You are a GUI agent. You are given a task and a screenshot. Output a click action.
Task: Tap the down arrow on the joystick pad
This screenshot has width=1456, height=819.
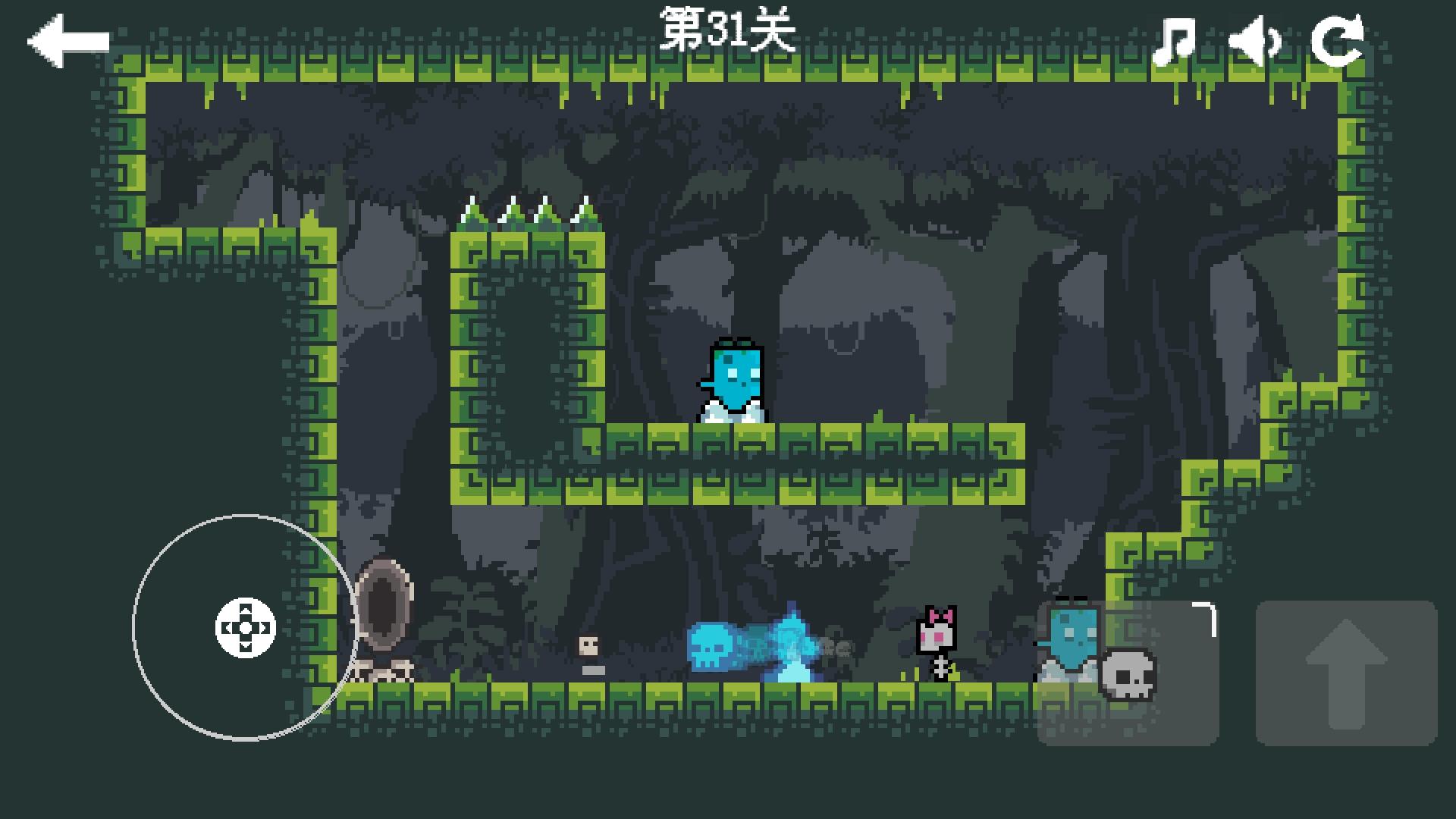[244, 645]
